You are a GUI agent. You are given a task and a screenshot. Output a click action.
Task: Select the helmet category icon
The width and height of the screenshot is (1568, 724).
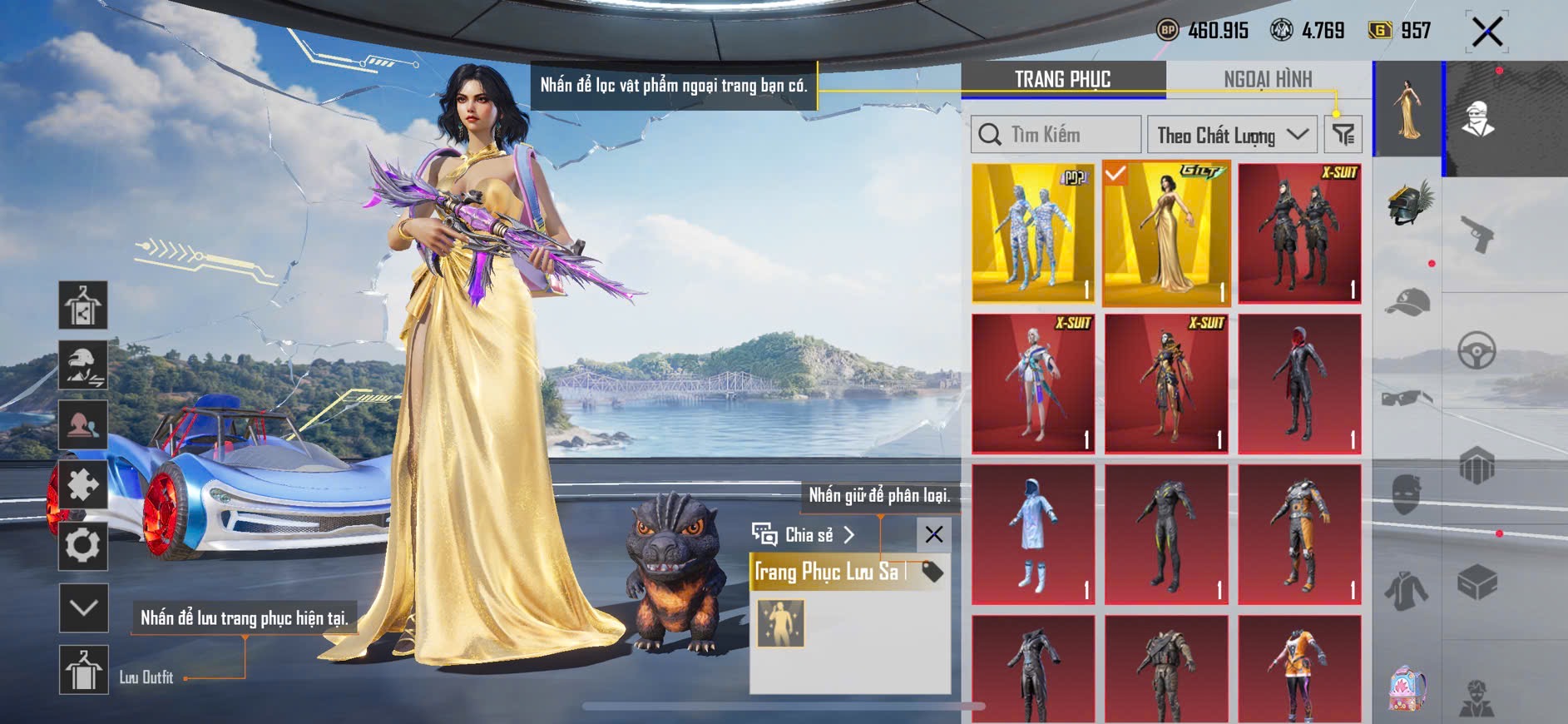tap(1408, 202)
